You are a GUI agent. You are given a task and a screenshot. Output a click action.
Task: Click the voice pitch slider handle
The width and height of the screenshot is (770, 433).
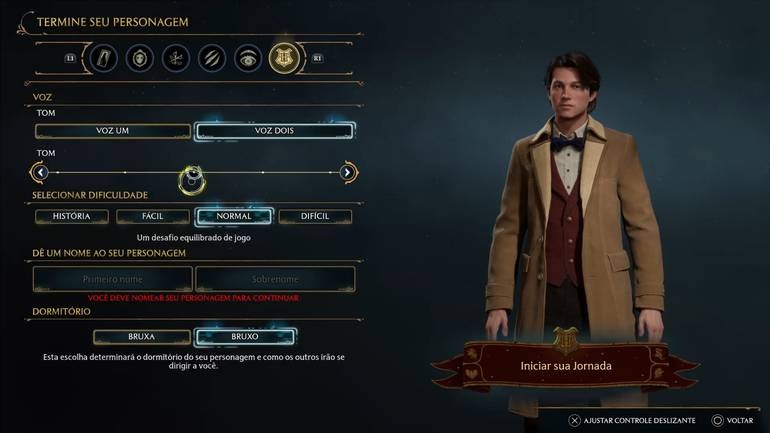pos(192,179)
